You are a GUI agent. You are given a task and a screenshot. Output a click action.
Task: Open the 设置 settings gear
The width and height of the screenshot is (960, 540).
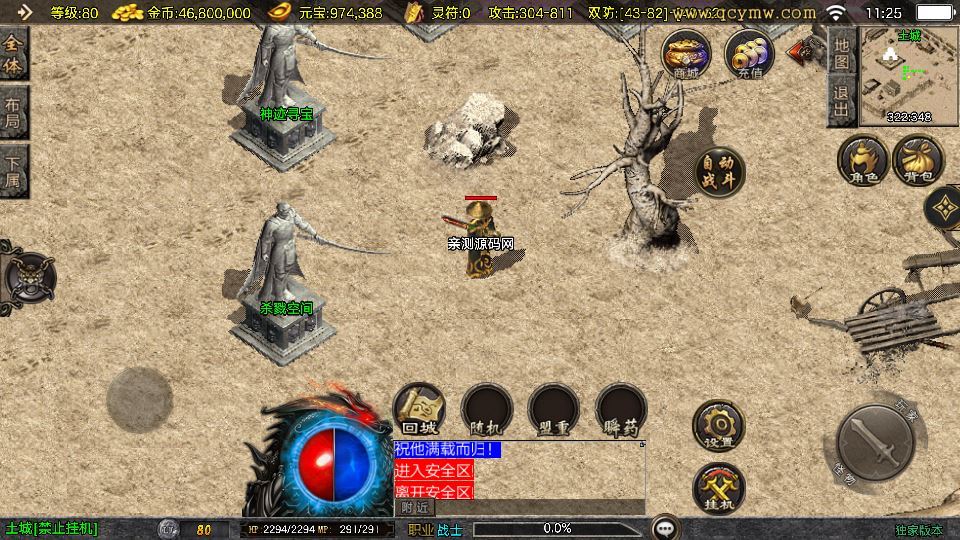[x=718, y=426]
